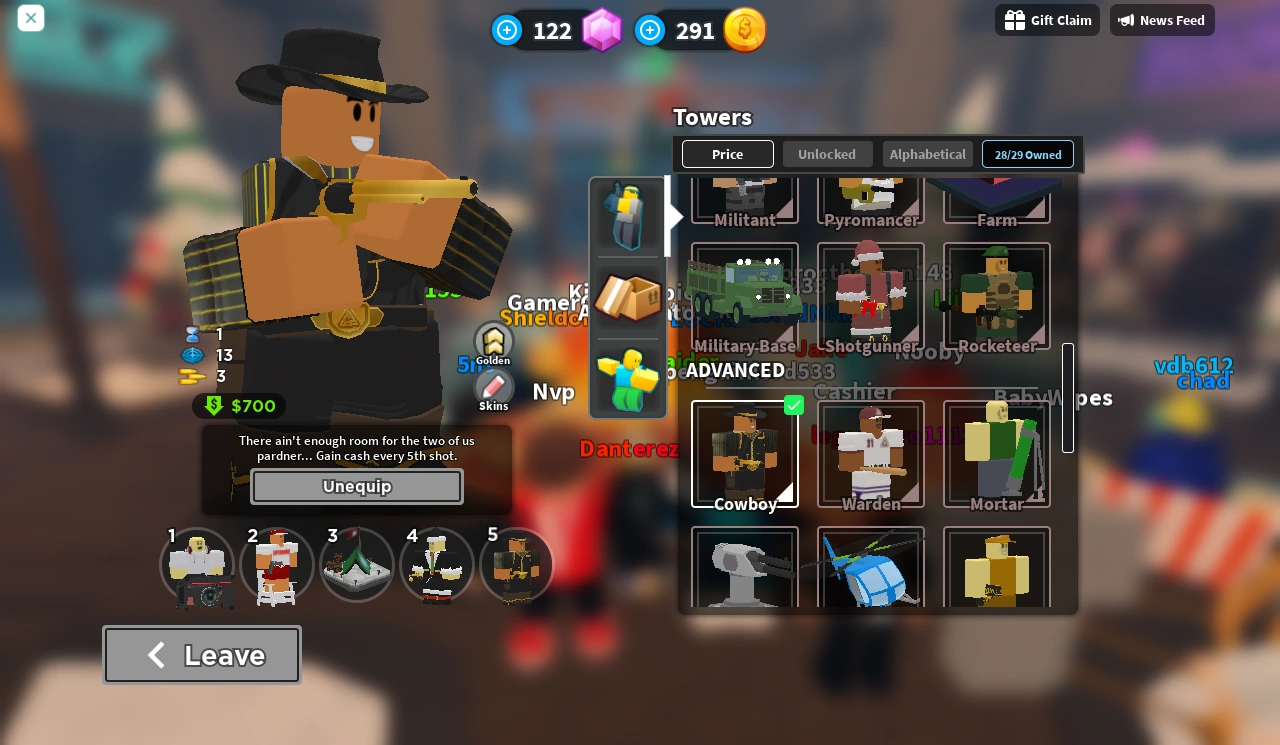Click the 28/29 Owned filter
This screenshot has width=1280, height=745.
[1028, 154]
